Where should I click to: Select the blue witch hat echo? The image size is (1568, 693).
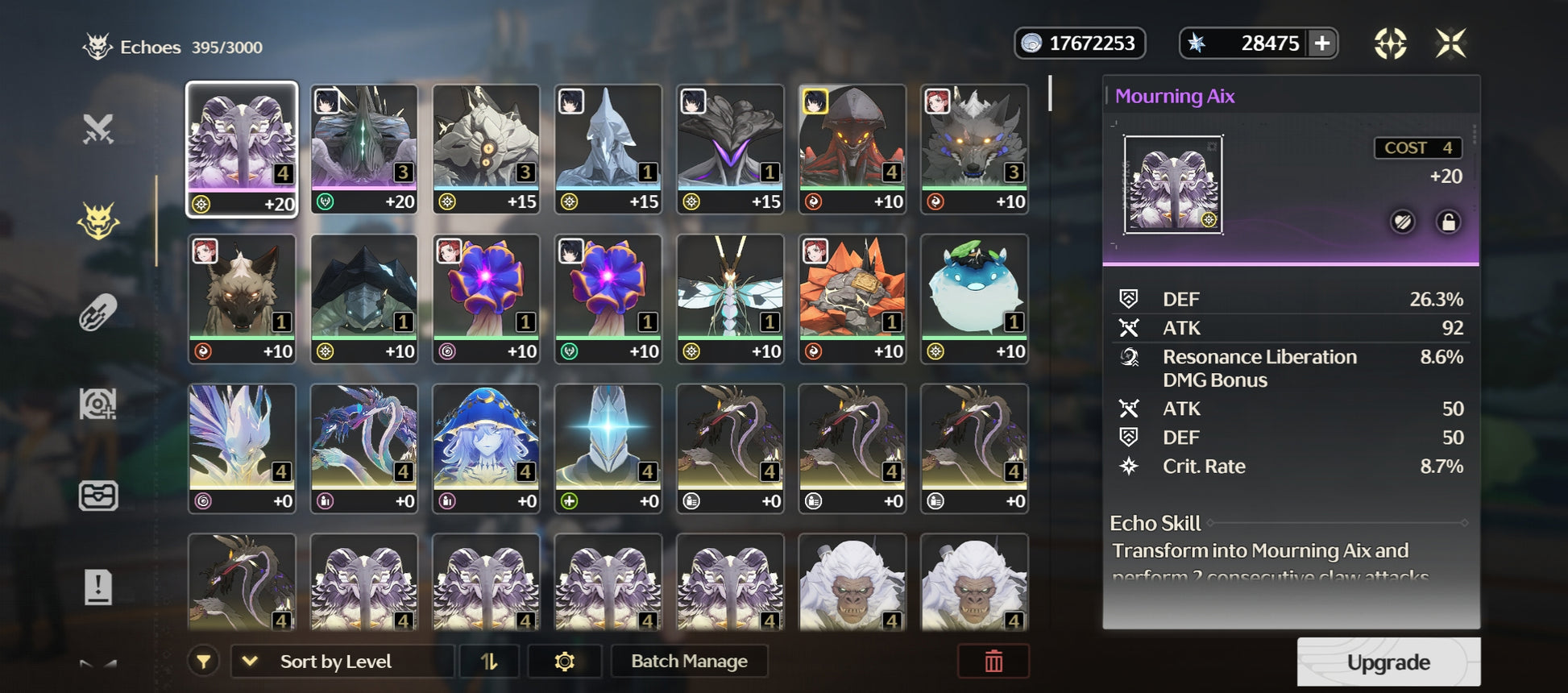coord(486,447)
